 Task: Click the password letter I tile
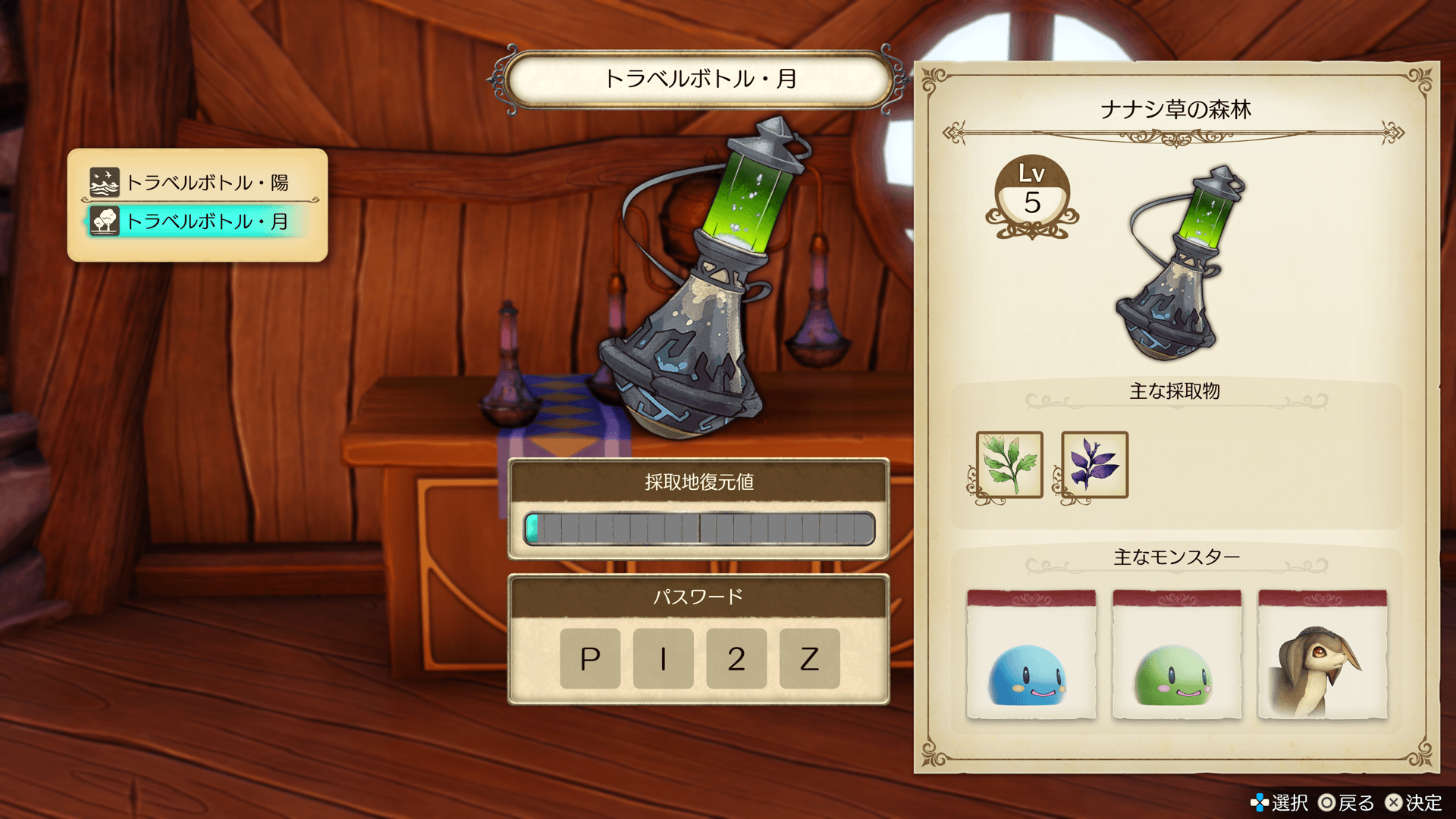point(663,658)
